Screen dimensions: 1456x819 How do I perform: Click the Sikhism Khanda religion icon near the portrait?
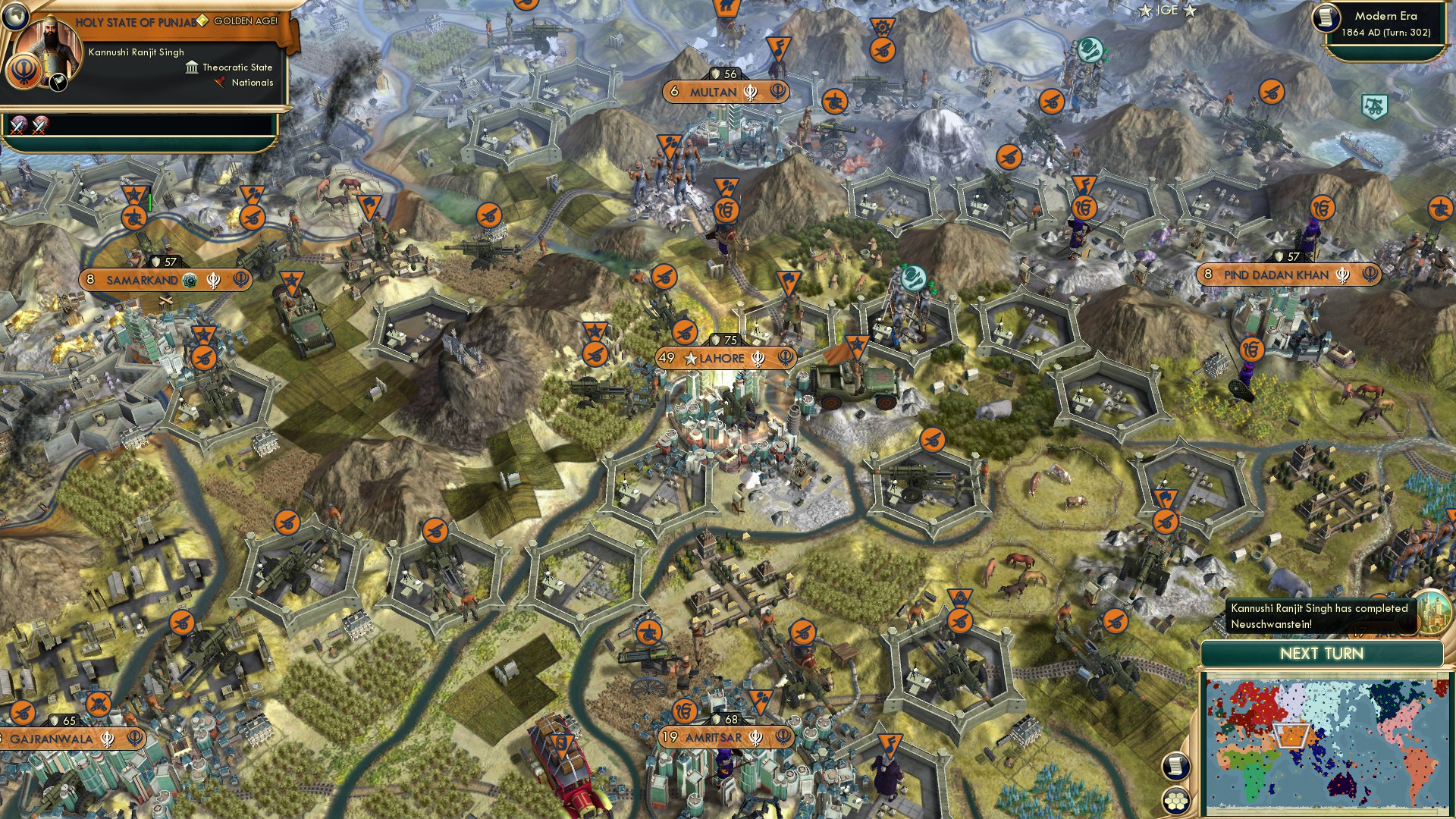[x=23, y=71]
